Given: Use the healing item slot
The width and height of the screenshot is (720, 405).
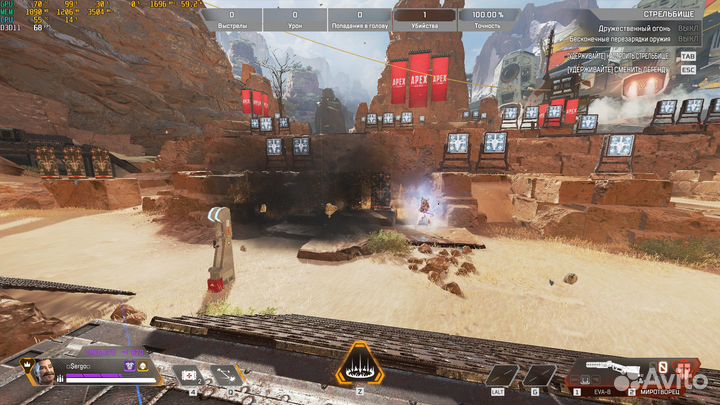Looking at the screenshot, I should (187, 375).
